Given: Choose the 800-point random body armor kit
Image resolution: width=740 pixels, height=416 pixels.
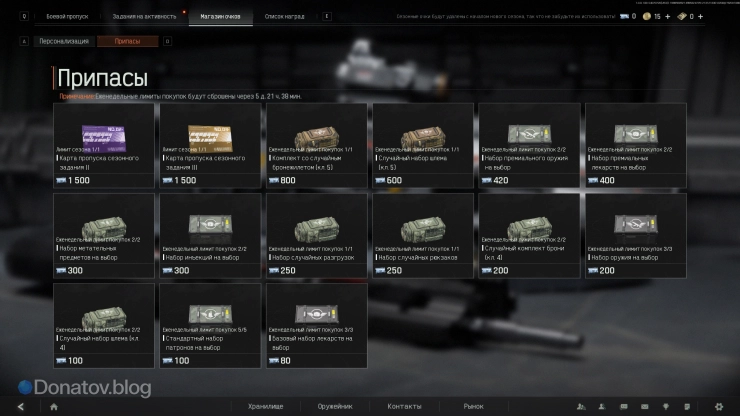Looking at the screenshot, I should 316,140.
